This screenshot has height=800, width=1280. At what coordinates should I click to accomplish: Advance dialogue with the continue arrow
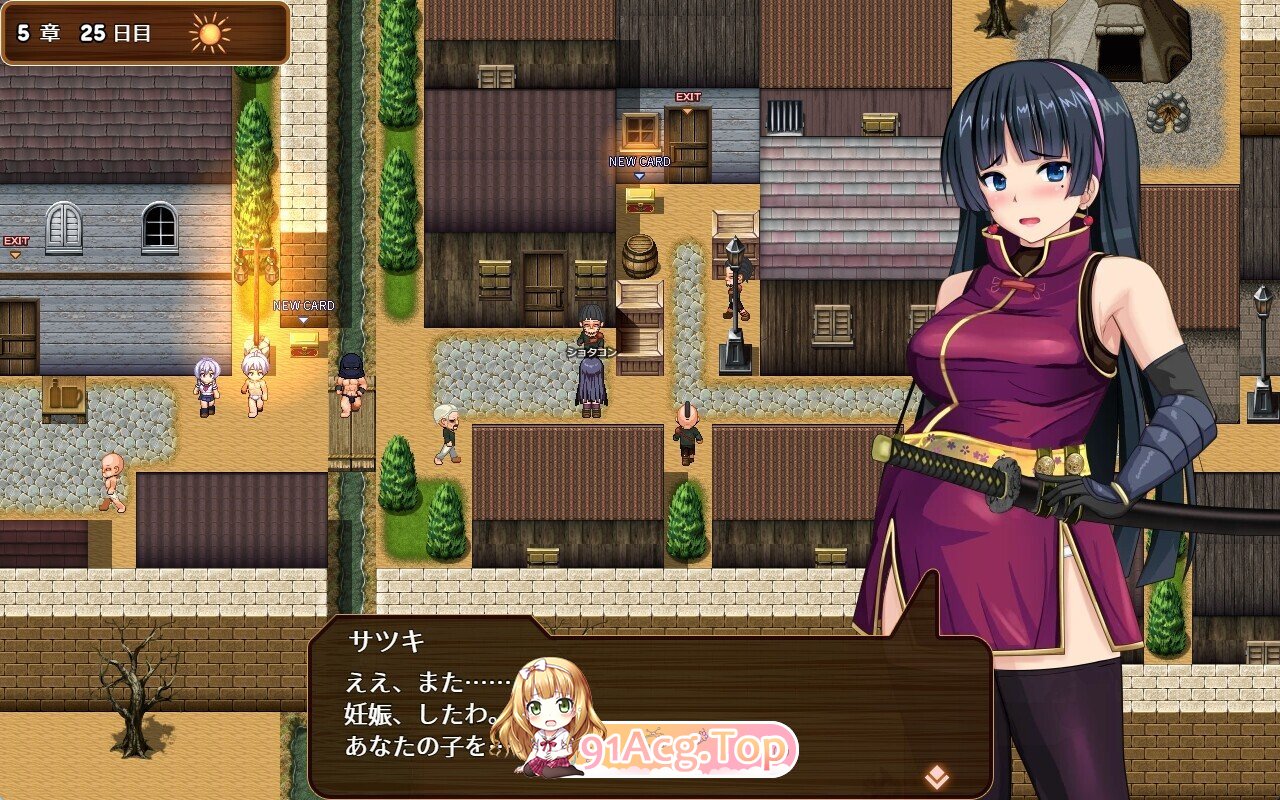(x=936, y=775)
